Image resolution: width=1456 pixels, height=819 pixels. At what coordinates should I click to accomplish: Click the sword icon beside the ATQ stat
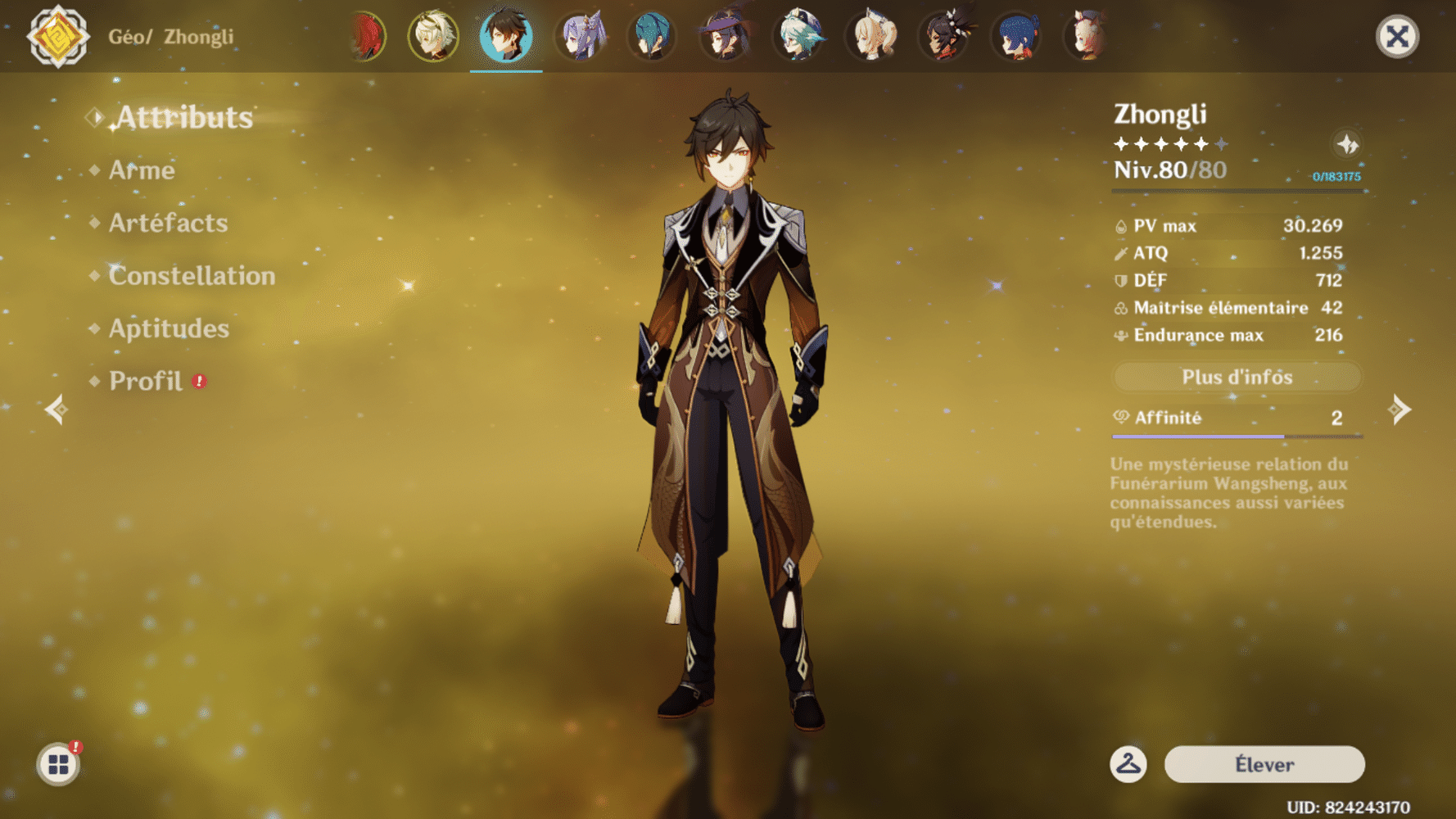1120,253
